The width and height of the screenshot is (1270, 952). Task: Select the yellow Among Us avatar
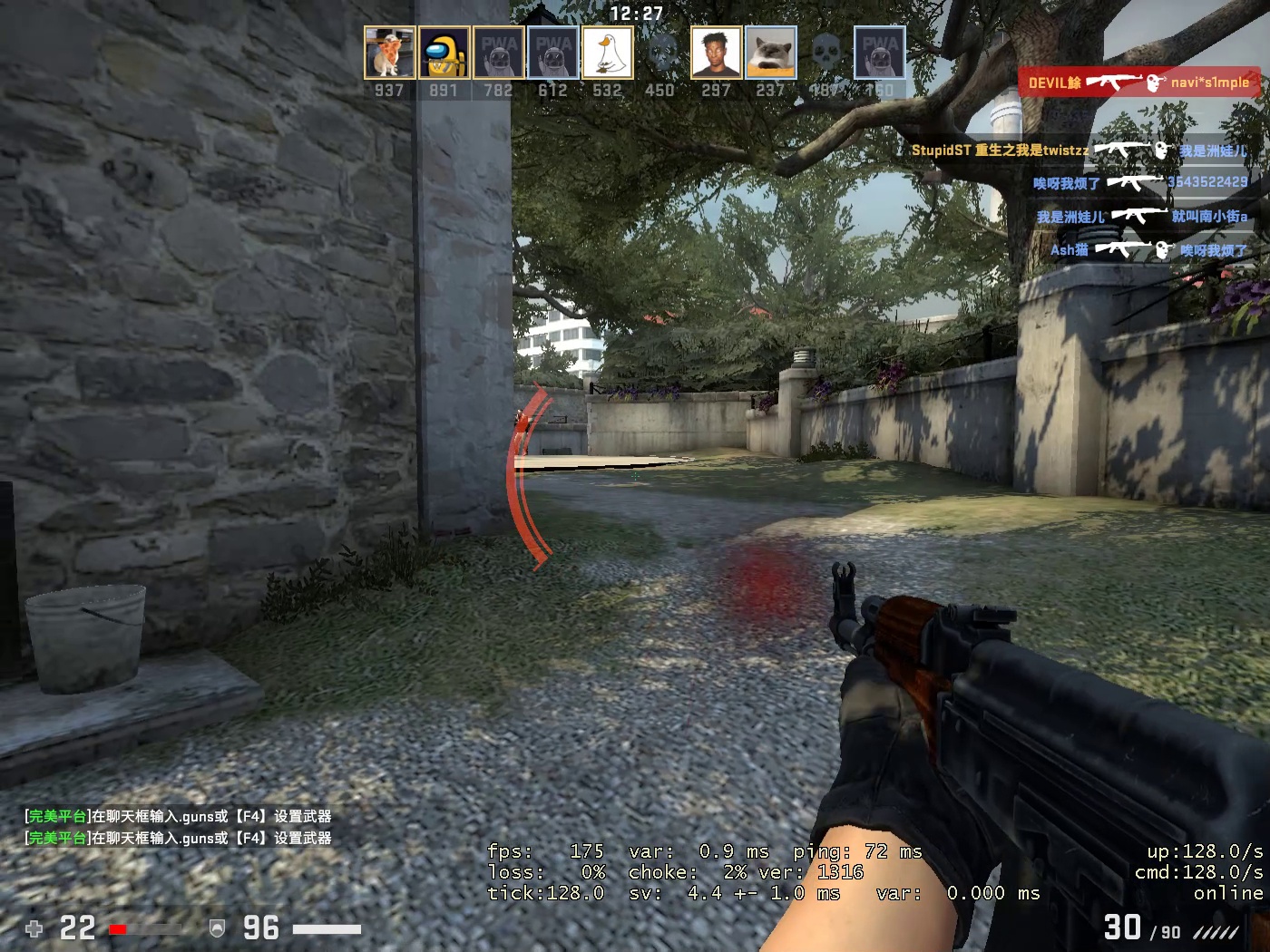443,52
